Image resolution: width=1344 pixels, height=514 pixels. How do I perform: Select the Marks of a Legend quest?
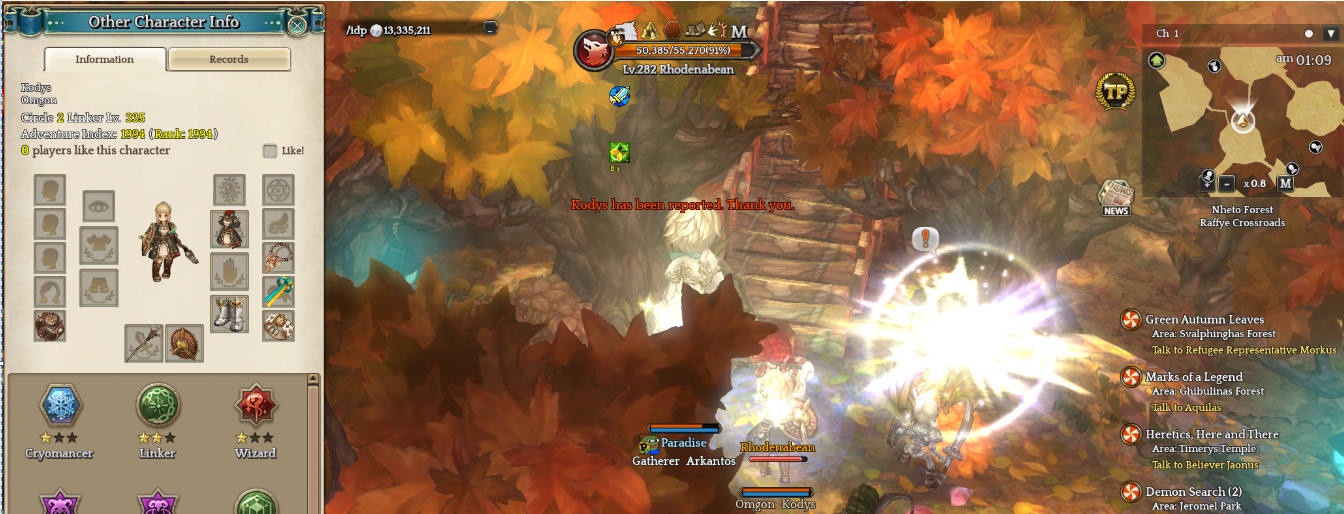click(x=1193, y=377)
